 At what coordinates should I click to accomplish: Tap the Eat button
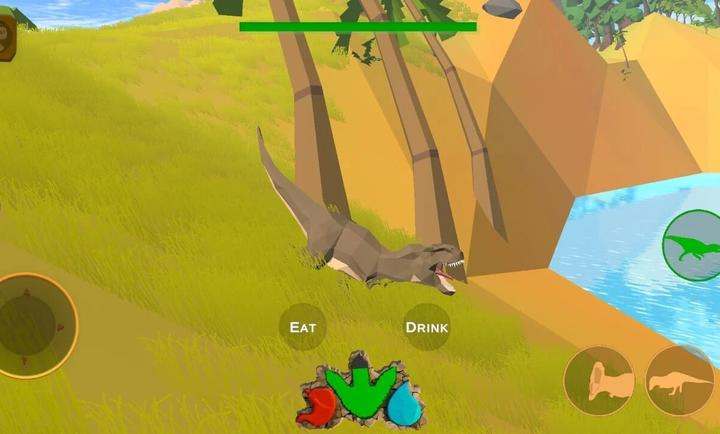302,327
